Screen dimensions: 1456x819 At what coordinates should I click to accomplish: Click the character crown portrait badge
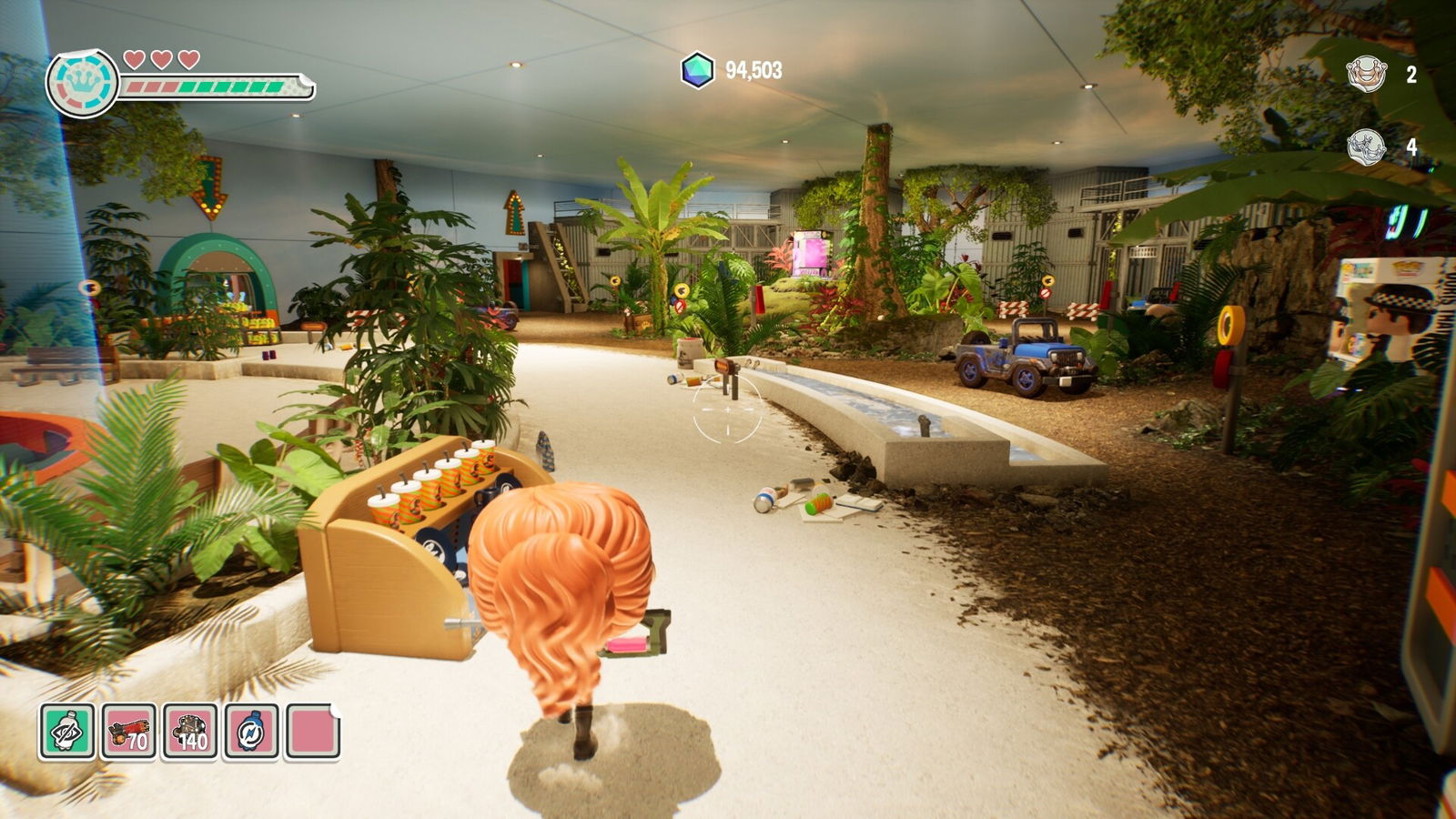click(x=83, y=84)
